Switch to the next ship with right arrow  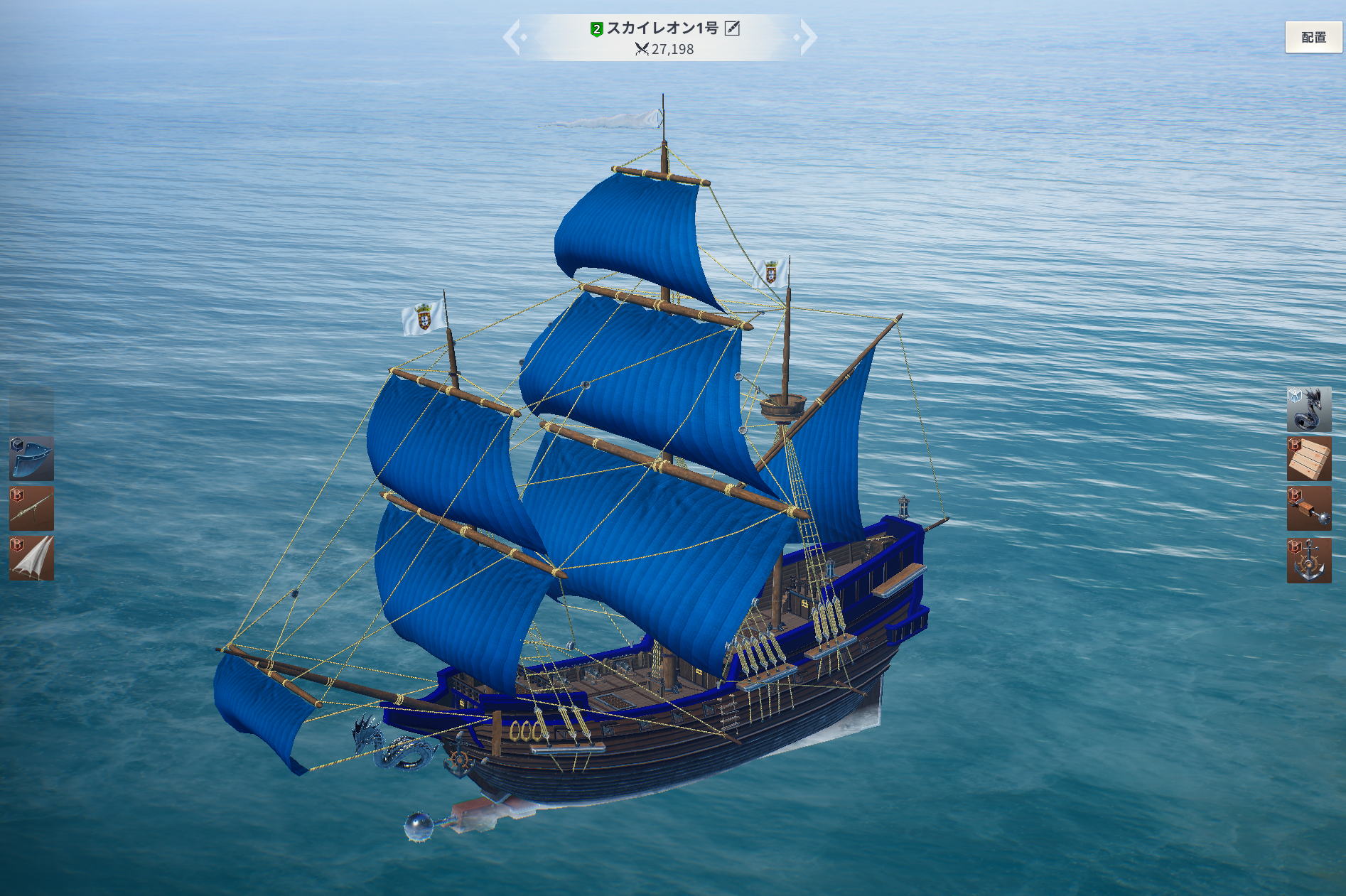coord(808,38)
